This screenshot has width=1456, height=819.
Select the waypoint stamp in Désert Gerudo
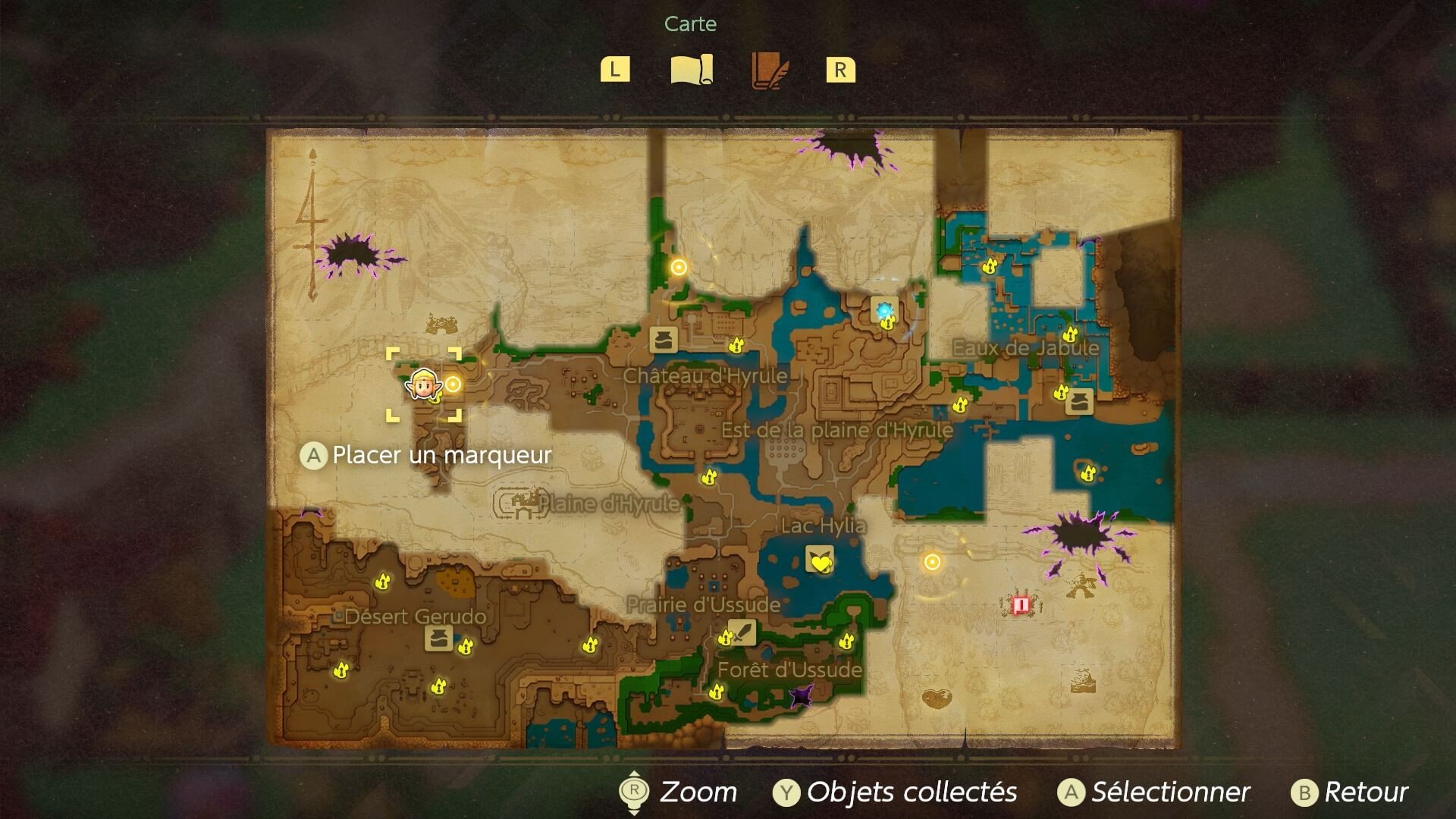(438, 639)
